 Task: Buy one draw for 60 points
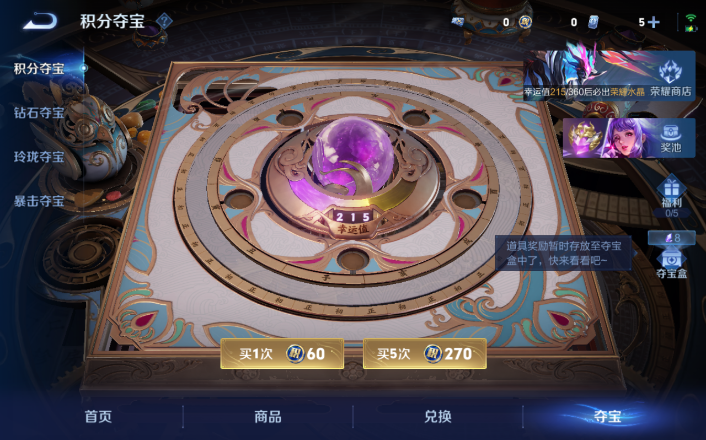(282, 353)
